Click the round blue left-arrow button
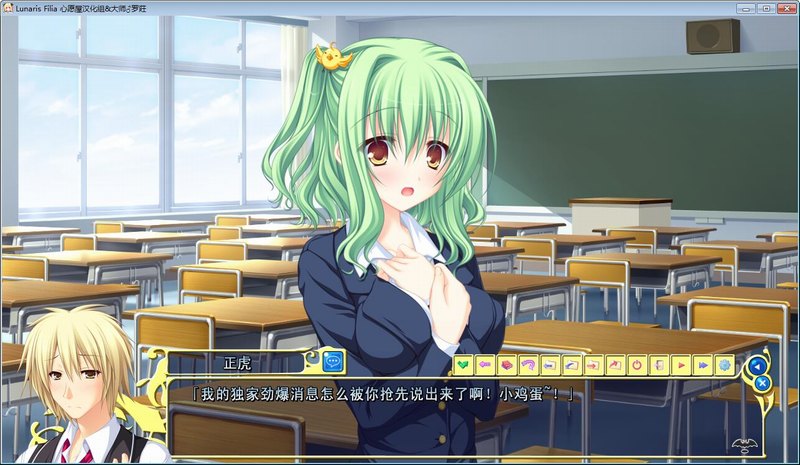The image size is (800, 465). (x=758, y=365)
